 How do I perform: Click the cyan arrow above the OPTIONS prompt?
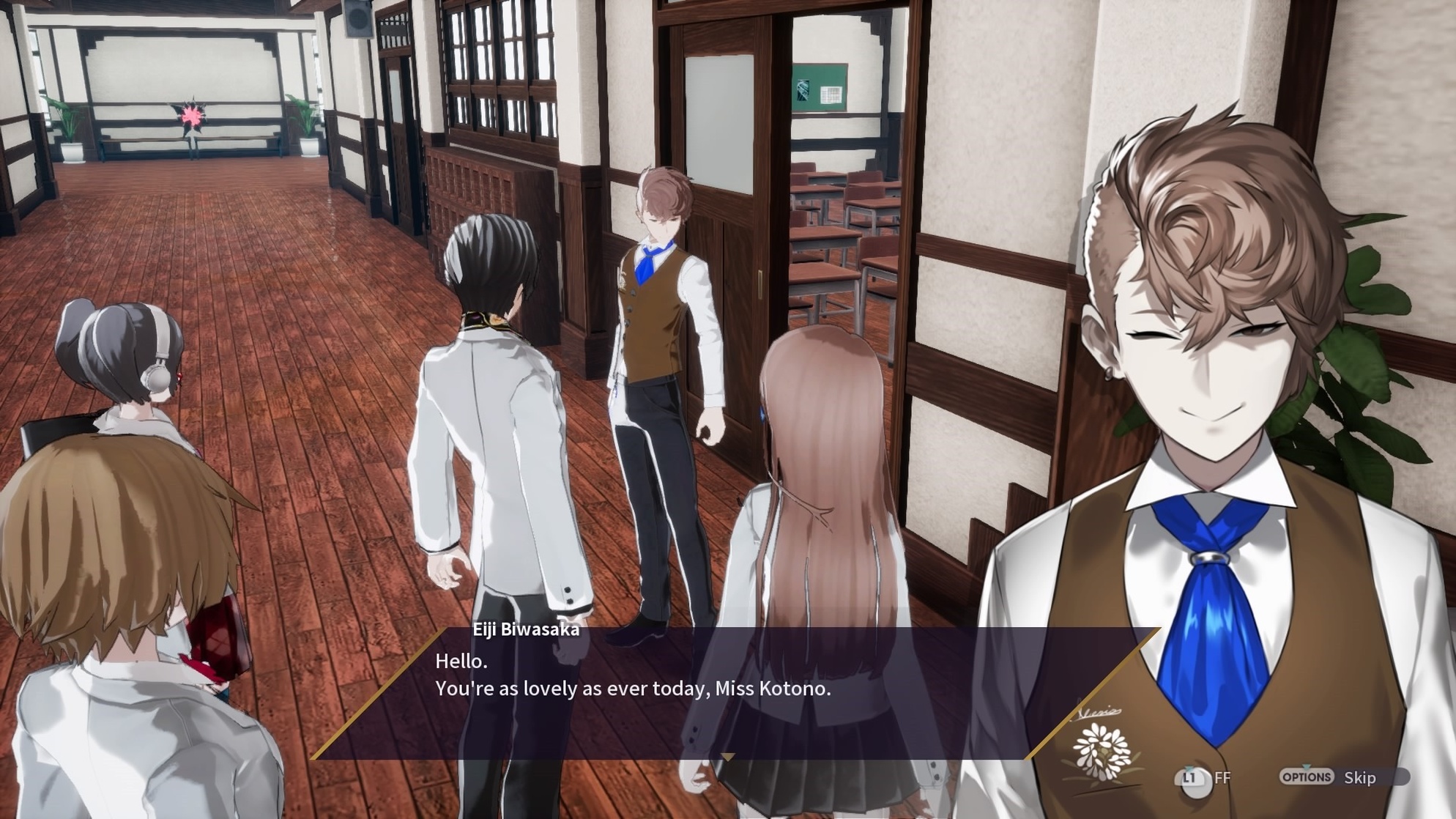point(1306,767)
